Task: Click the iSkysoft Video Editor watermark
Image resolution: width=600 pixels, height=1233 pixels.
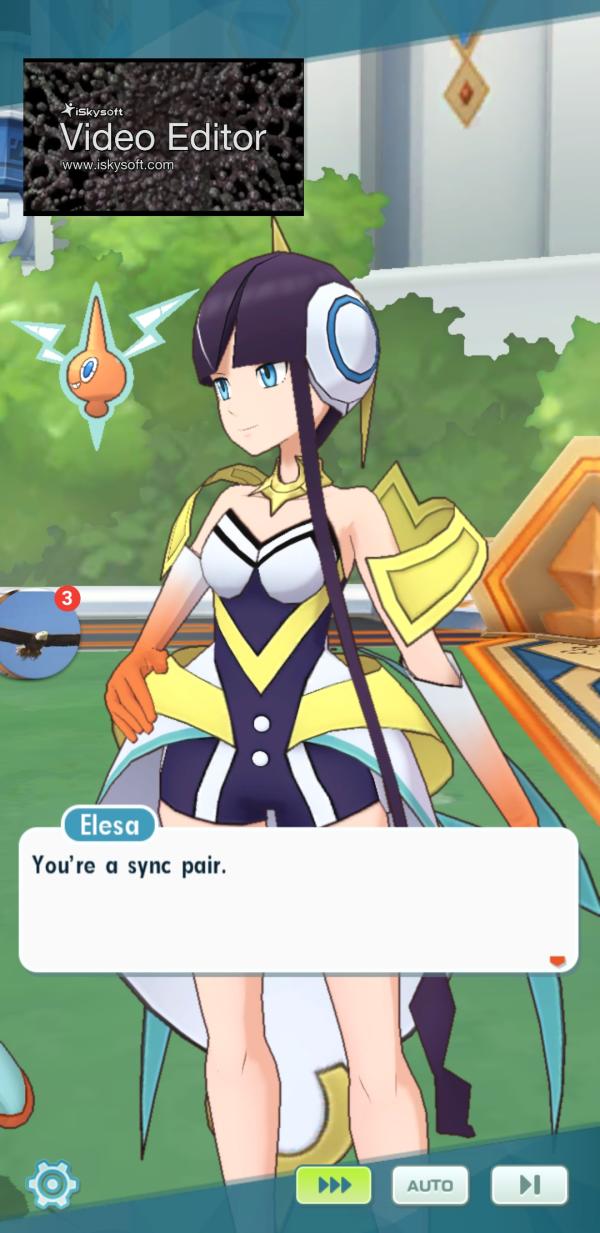Action: click(163, 137)
